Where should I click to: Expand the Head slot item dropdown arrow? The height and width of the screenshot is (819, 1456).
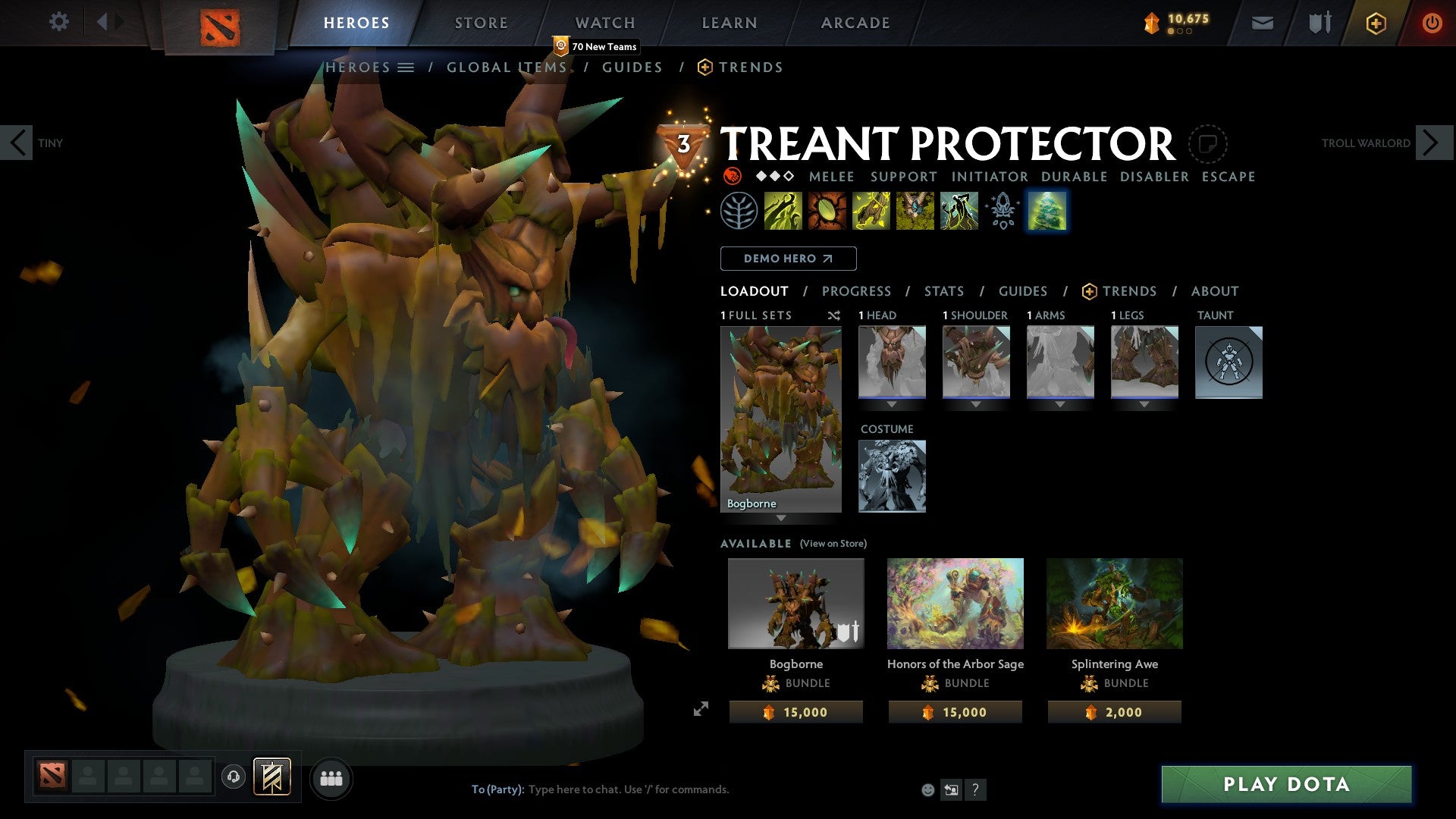892,404
